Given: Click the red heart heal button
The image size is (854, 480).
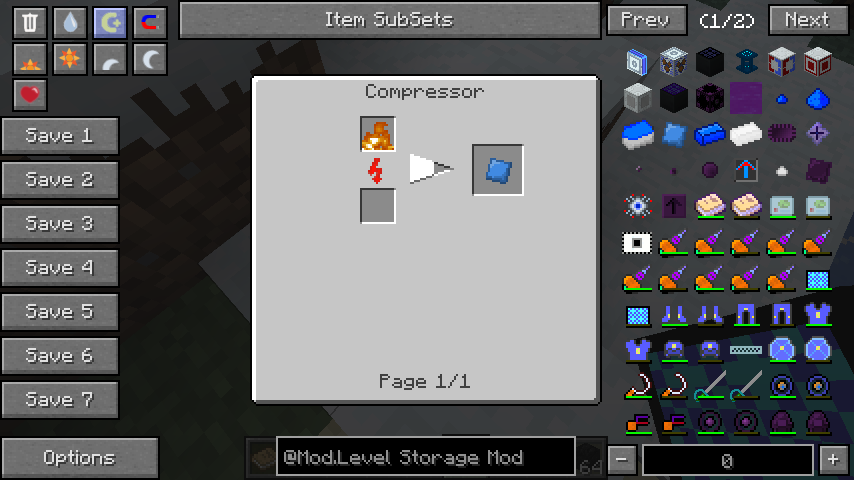Looking at the screenshot, I should coord(30,95).
